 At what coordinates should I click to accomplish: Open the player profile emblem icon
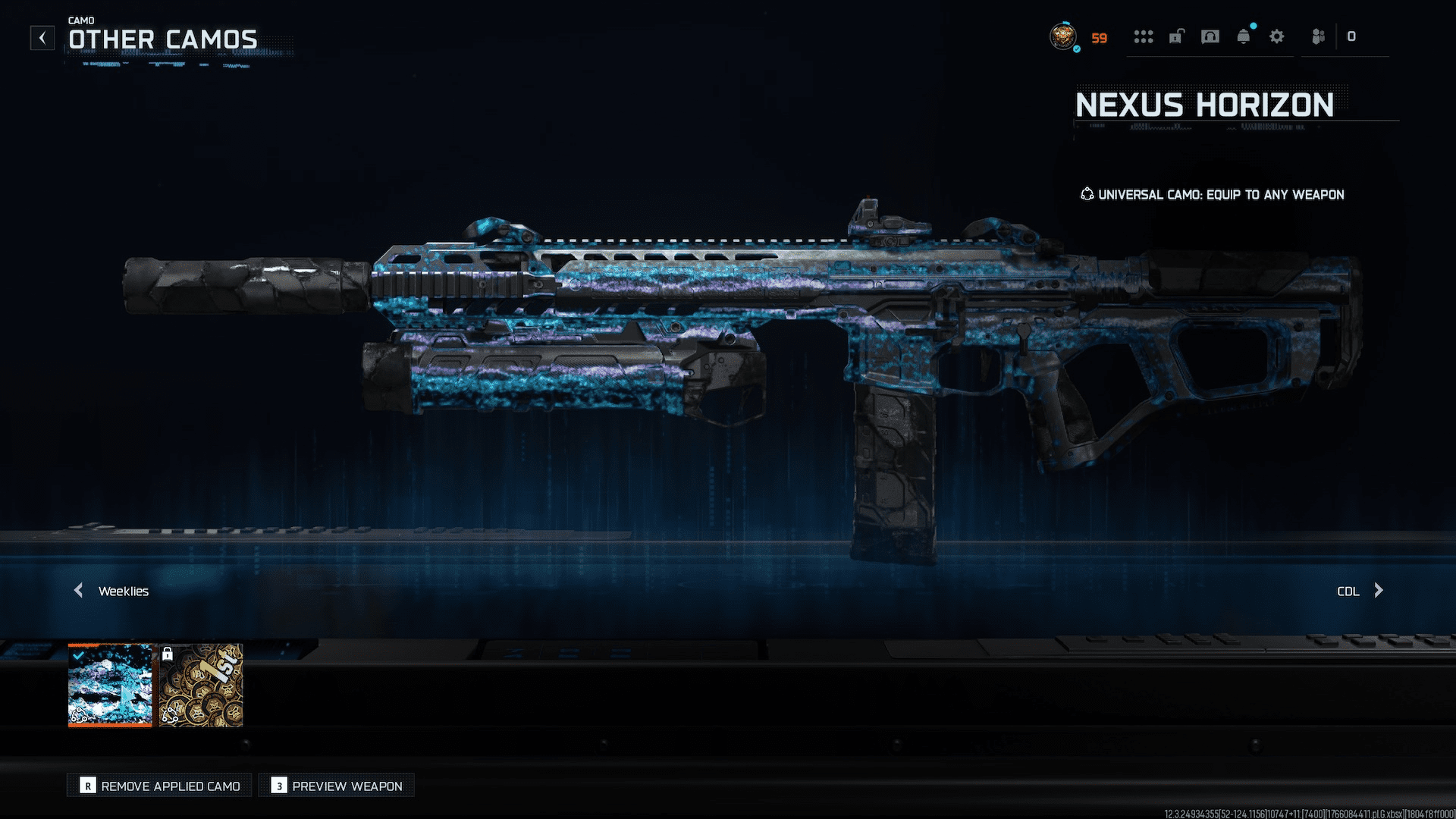click(1064, 37)
